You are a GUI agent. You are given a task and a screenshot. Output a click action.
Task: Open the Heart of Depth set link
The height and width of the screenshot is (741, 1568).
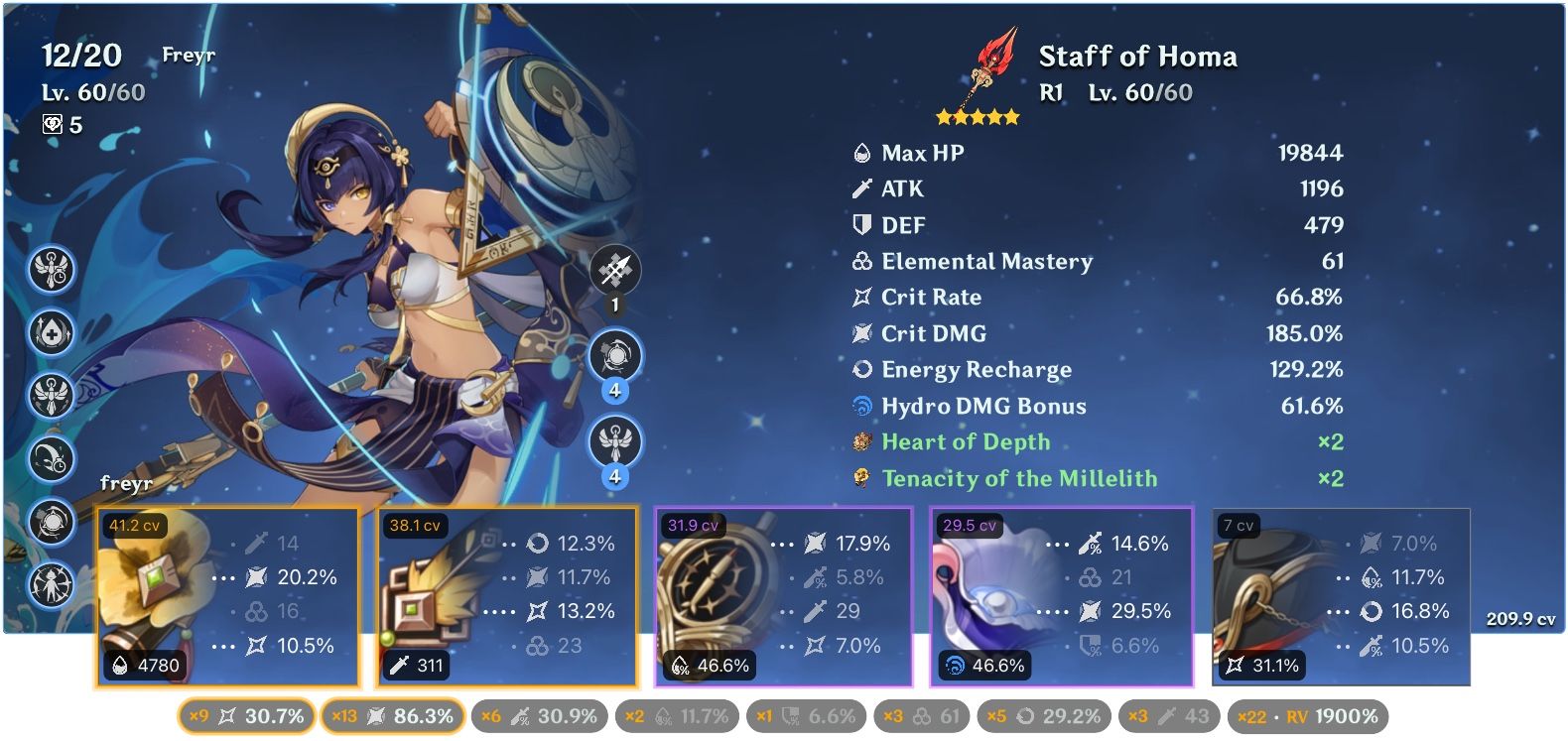pos(966,441)
